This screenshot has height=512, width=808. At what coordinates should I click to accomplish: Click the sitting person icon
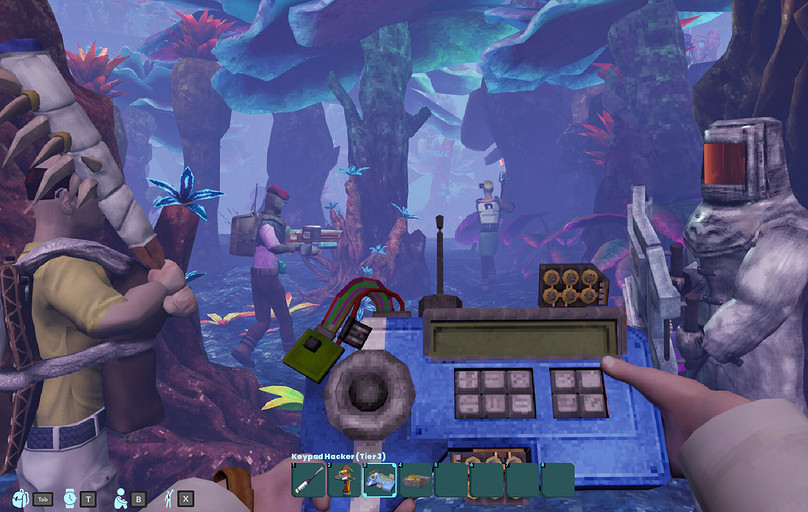pos(120,497)
